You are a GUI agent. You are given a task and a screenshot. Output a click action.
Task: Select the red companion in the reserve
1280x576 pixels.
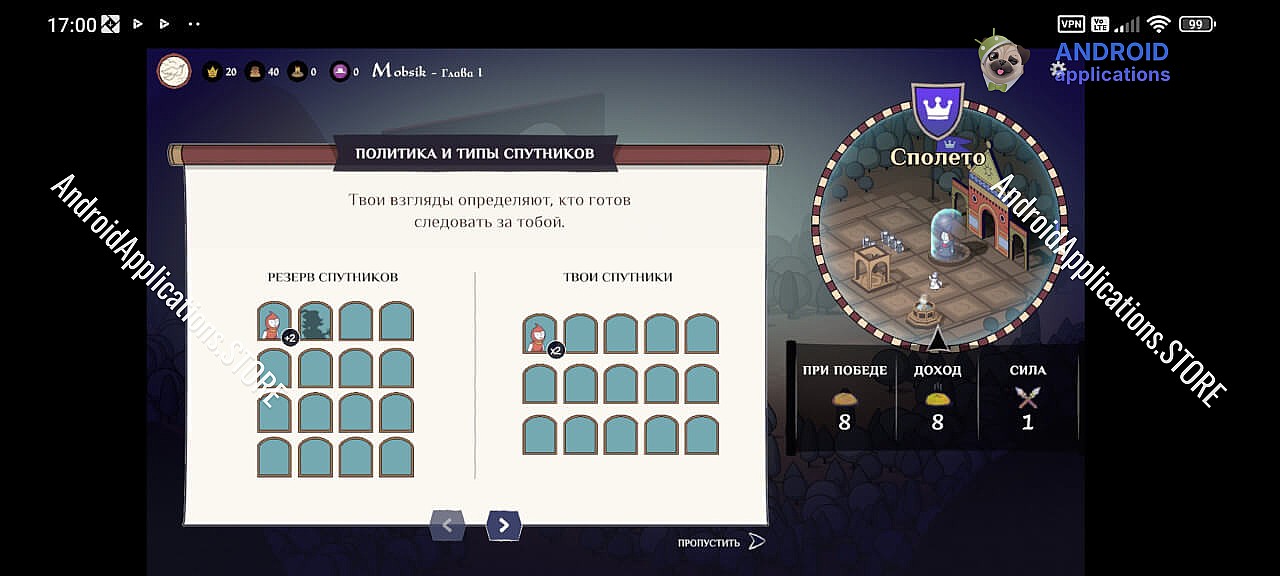(274, 322)
